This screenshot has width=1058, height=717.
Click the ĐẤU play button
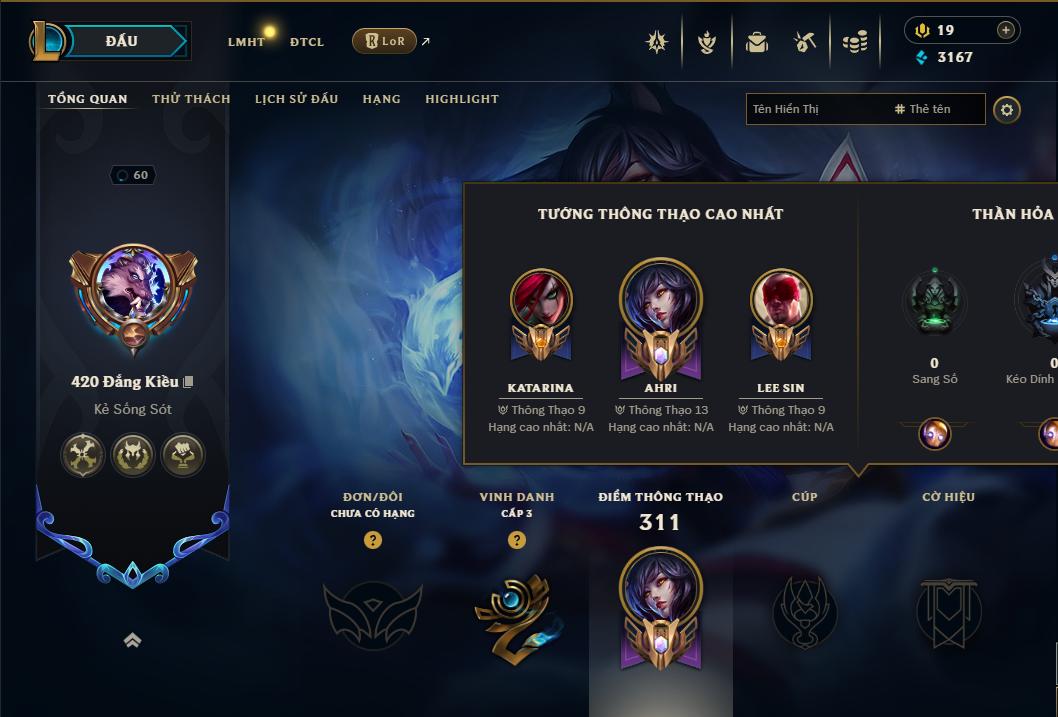(121, 41)
